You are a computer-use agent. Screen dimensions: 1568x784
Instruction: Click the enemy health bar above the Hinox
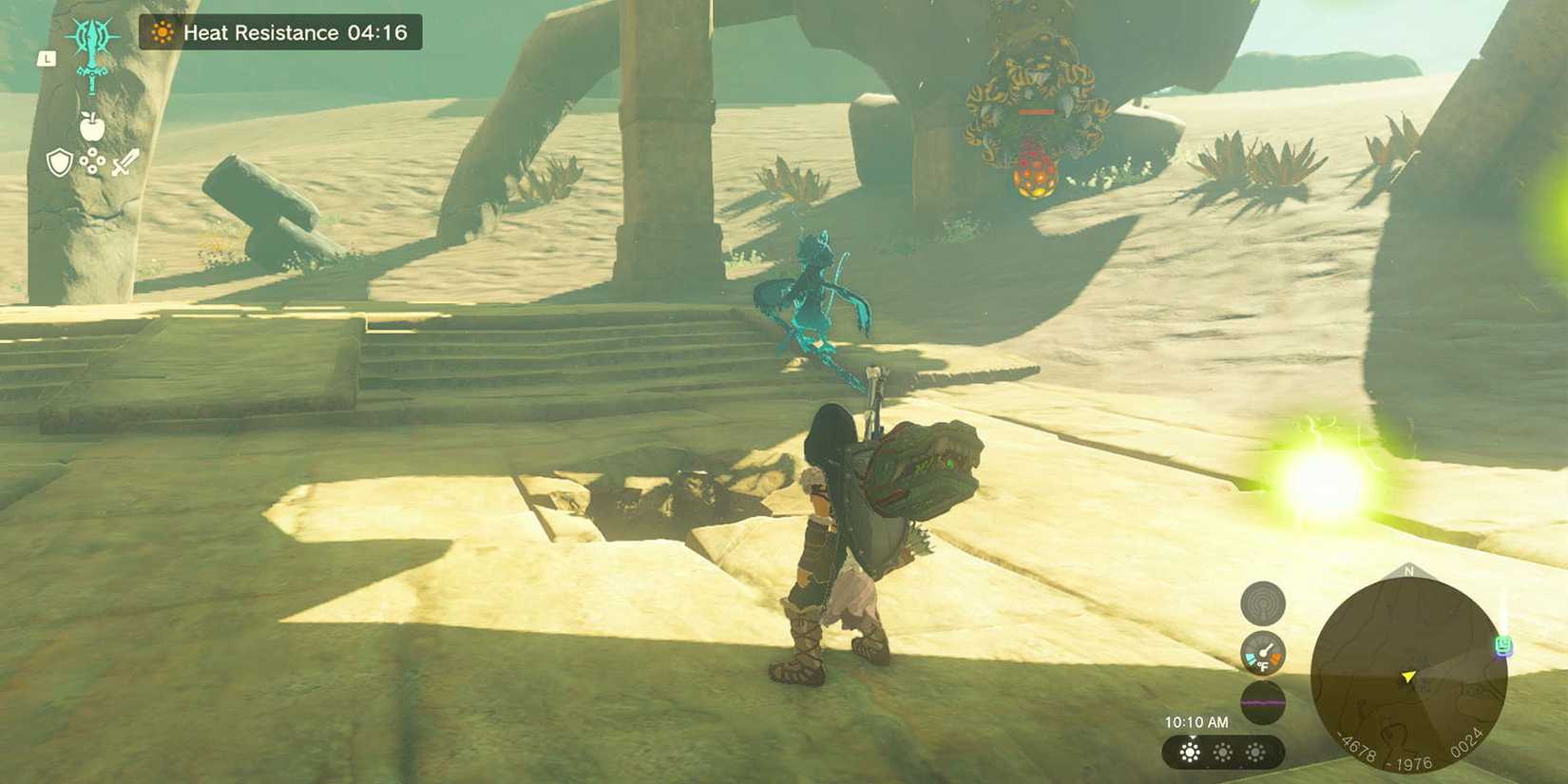tap(1039, 109)
